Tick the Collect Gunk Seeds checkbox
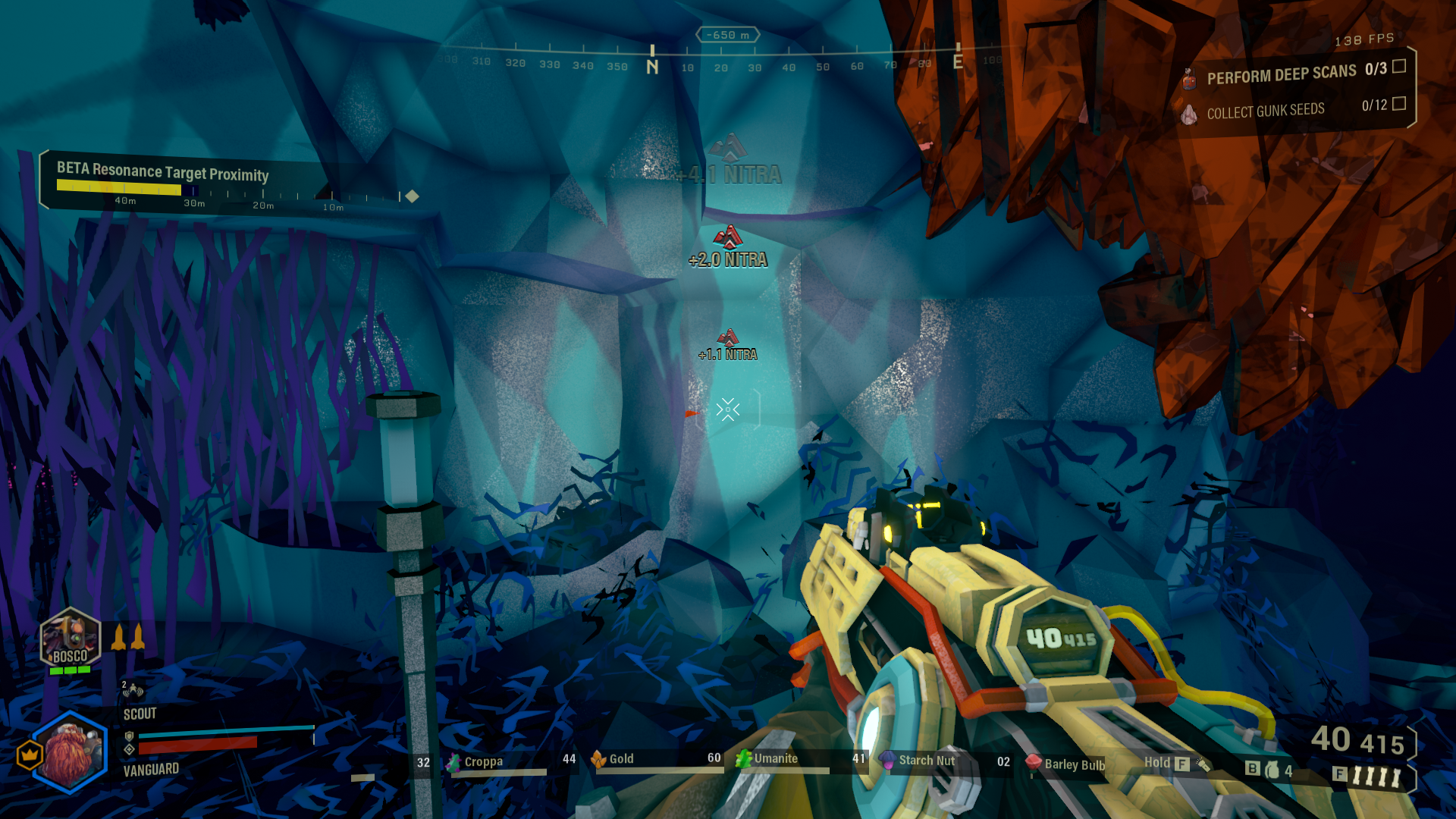 [1399, 103]
